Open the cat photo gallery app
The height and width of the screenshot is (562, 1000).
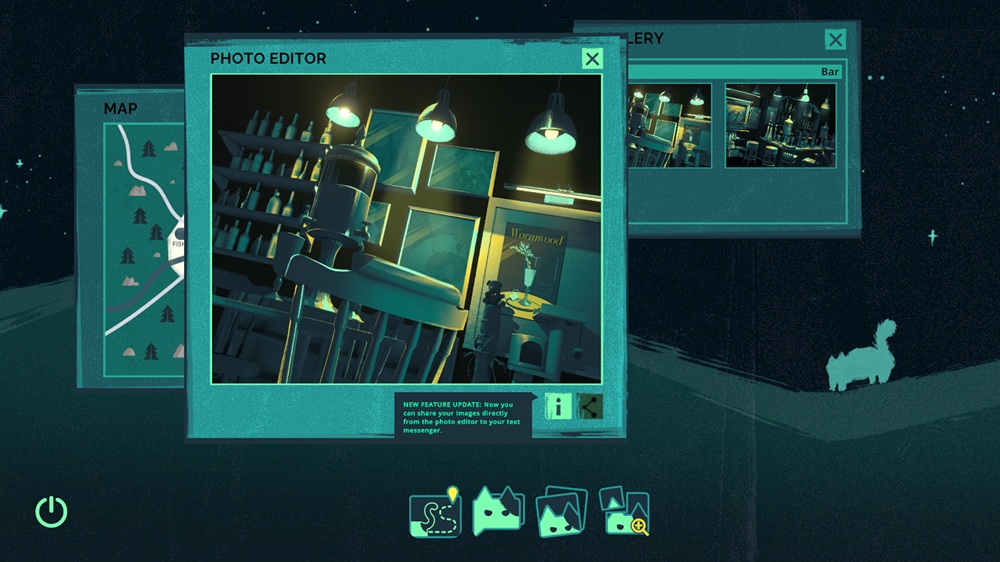click(561, 511)
